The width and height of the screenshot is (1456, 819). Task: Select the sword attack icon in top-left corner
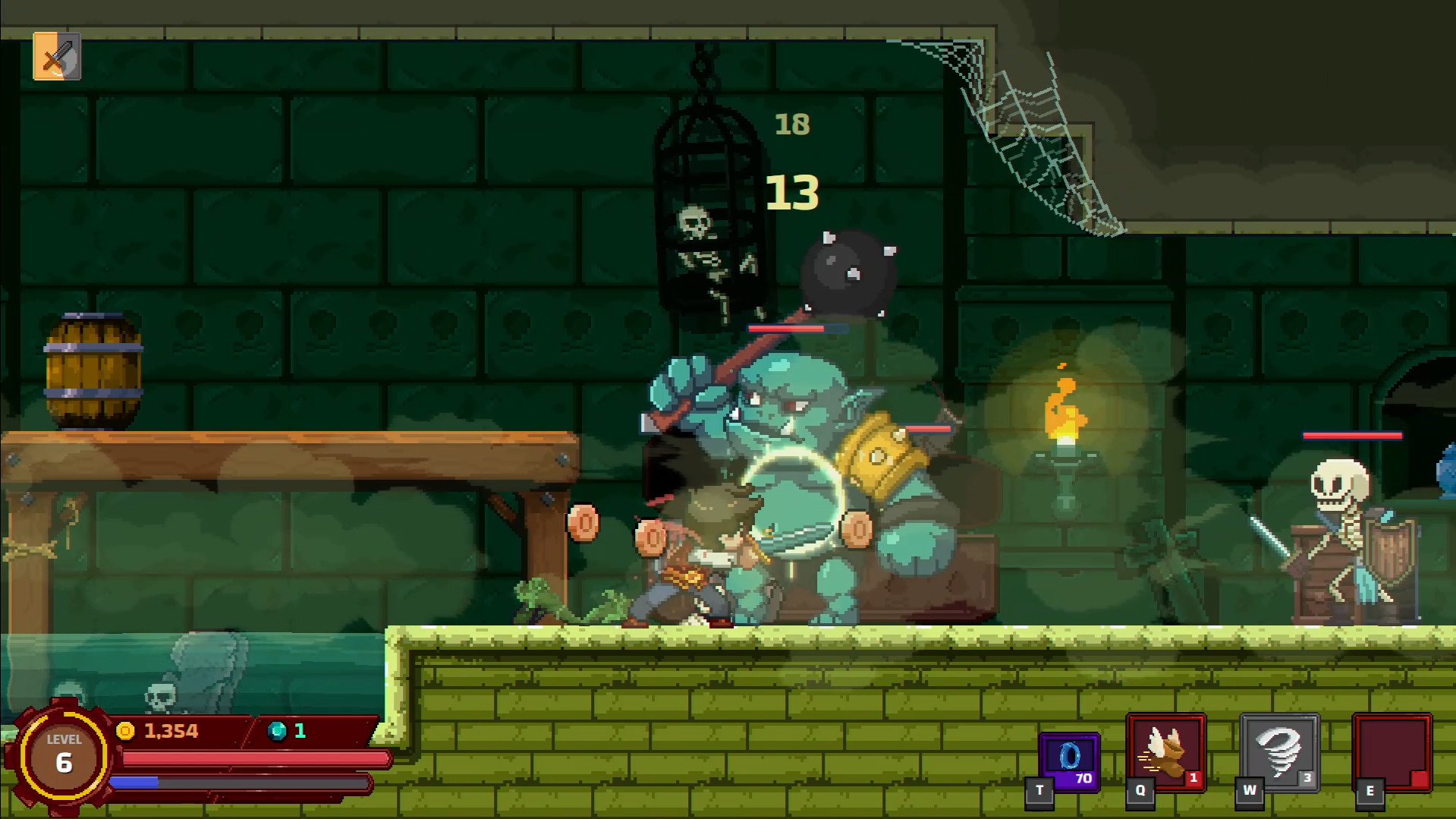click(56, 57)
